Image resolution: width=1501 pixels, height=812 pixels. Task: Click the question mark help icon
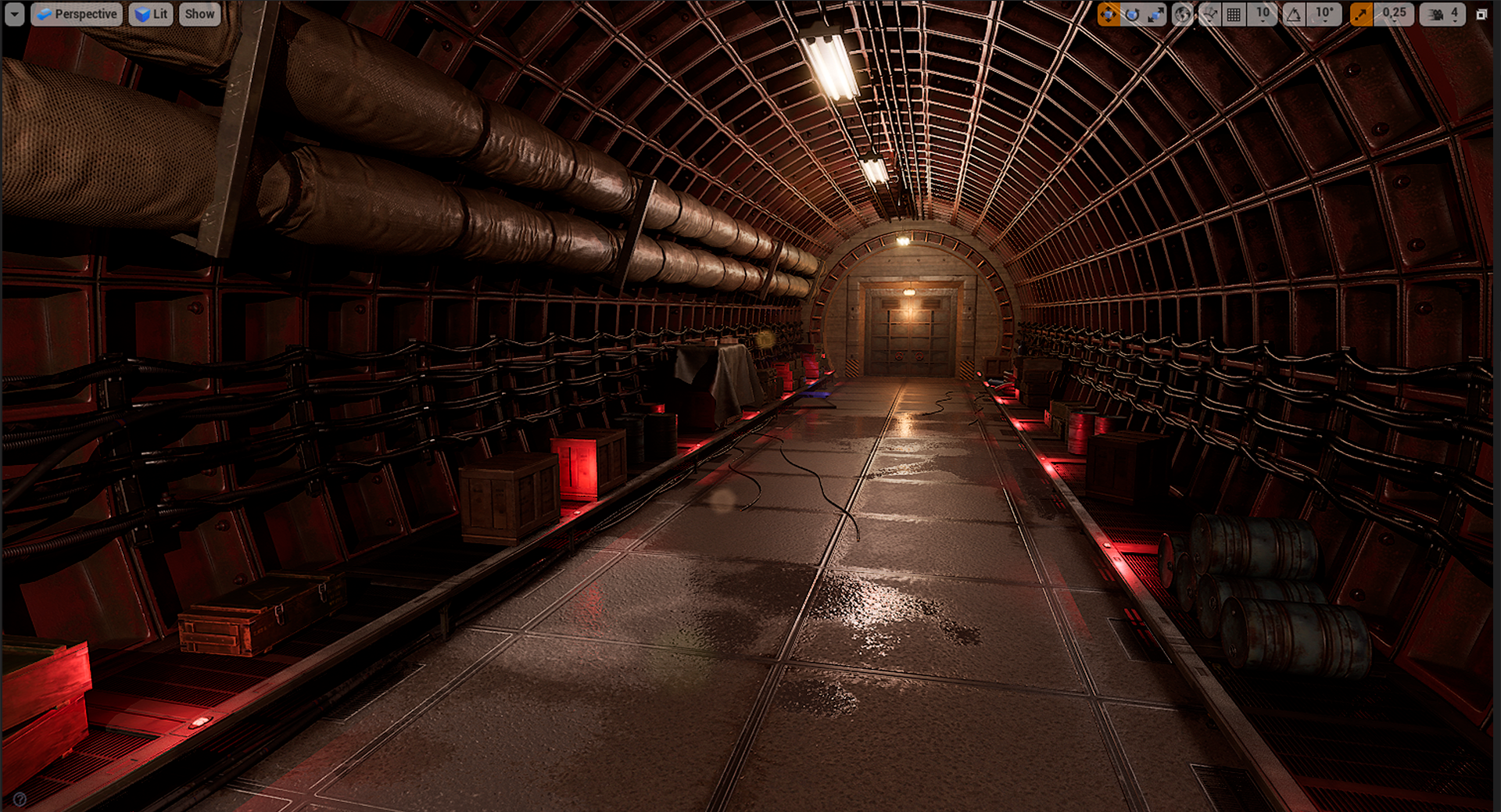[20, 799]
